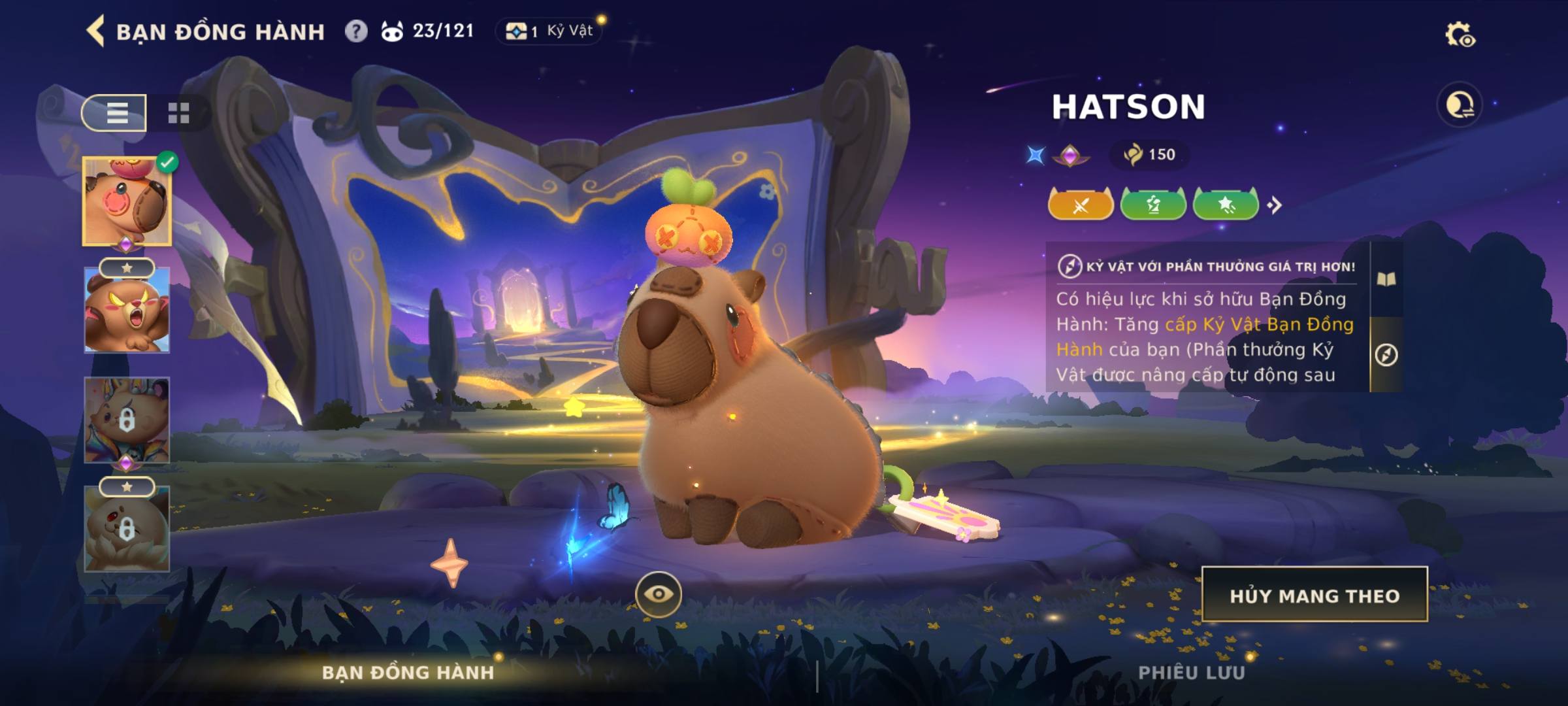Open the question mark help icon
The height and width of the screenshot is (706, 1568).
pyautogui.click(x=356, y=31)
